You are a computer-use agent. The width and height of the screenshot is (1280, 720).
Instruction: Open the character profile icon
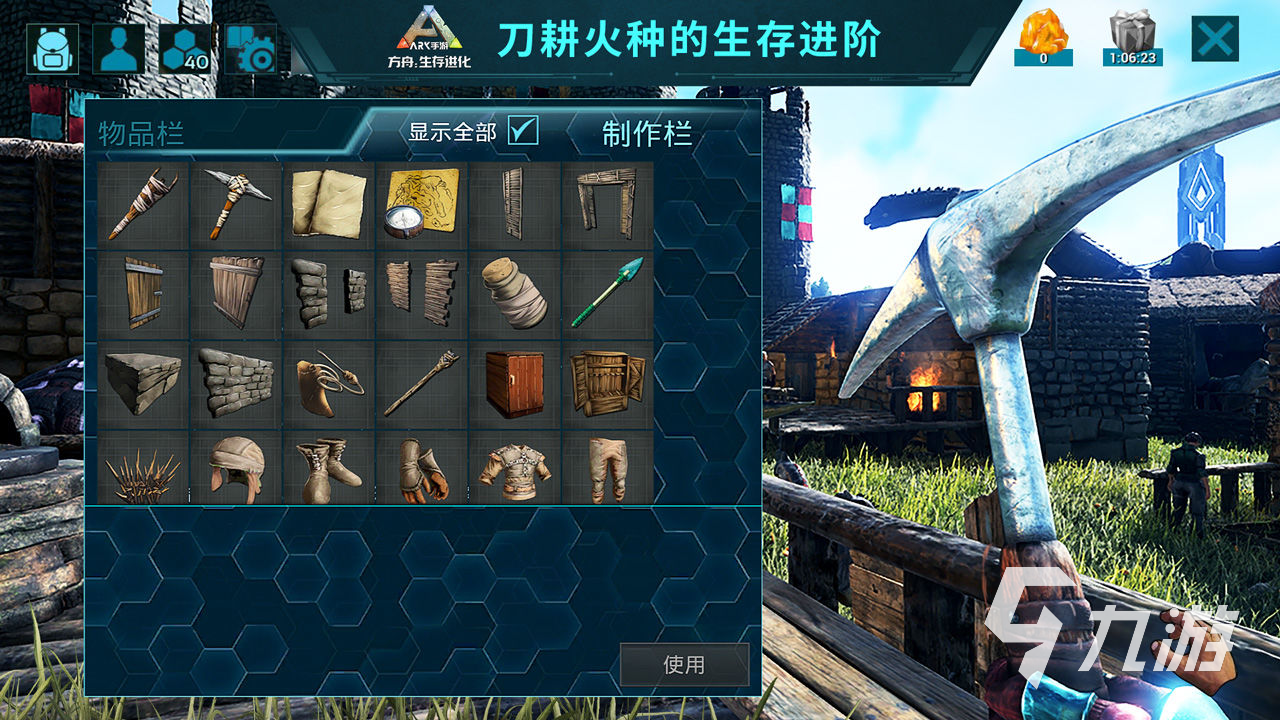[118, 48]
